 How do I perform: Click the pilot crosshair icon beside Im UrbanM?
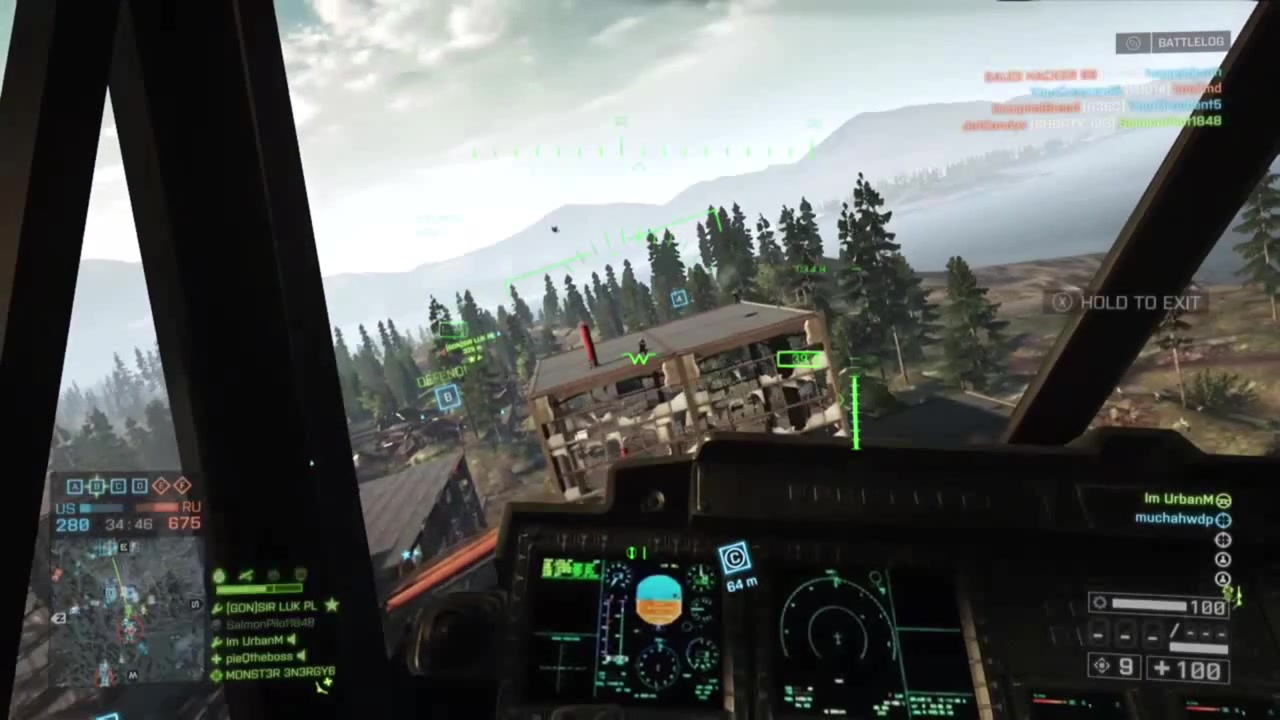point(1224,500)
